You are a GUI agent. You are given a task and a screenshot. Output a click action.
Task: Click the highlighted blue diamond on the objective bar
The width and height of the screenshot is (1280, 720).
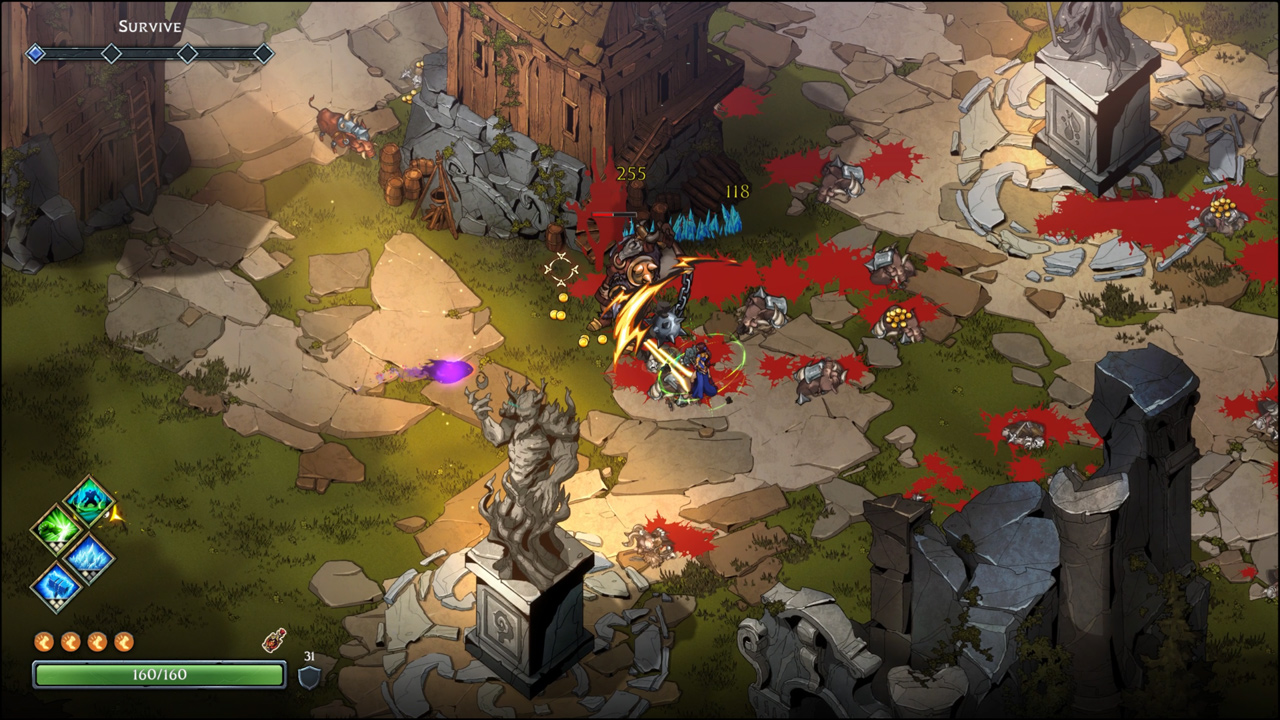coord(34,54)
